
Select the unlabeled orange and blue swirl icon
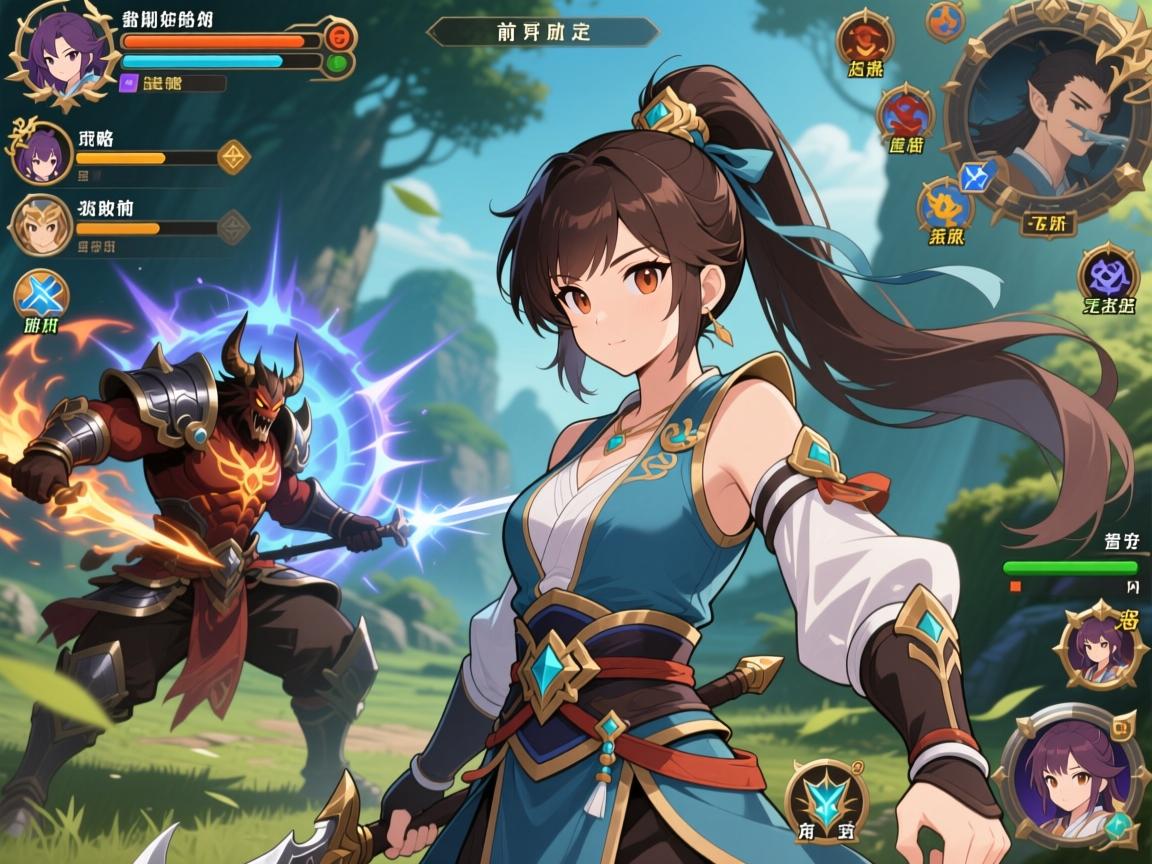tap(945, 20)
